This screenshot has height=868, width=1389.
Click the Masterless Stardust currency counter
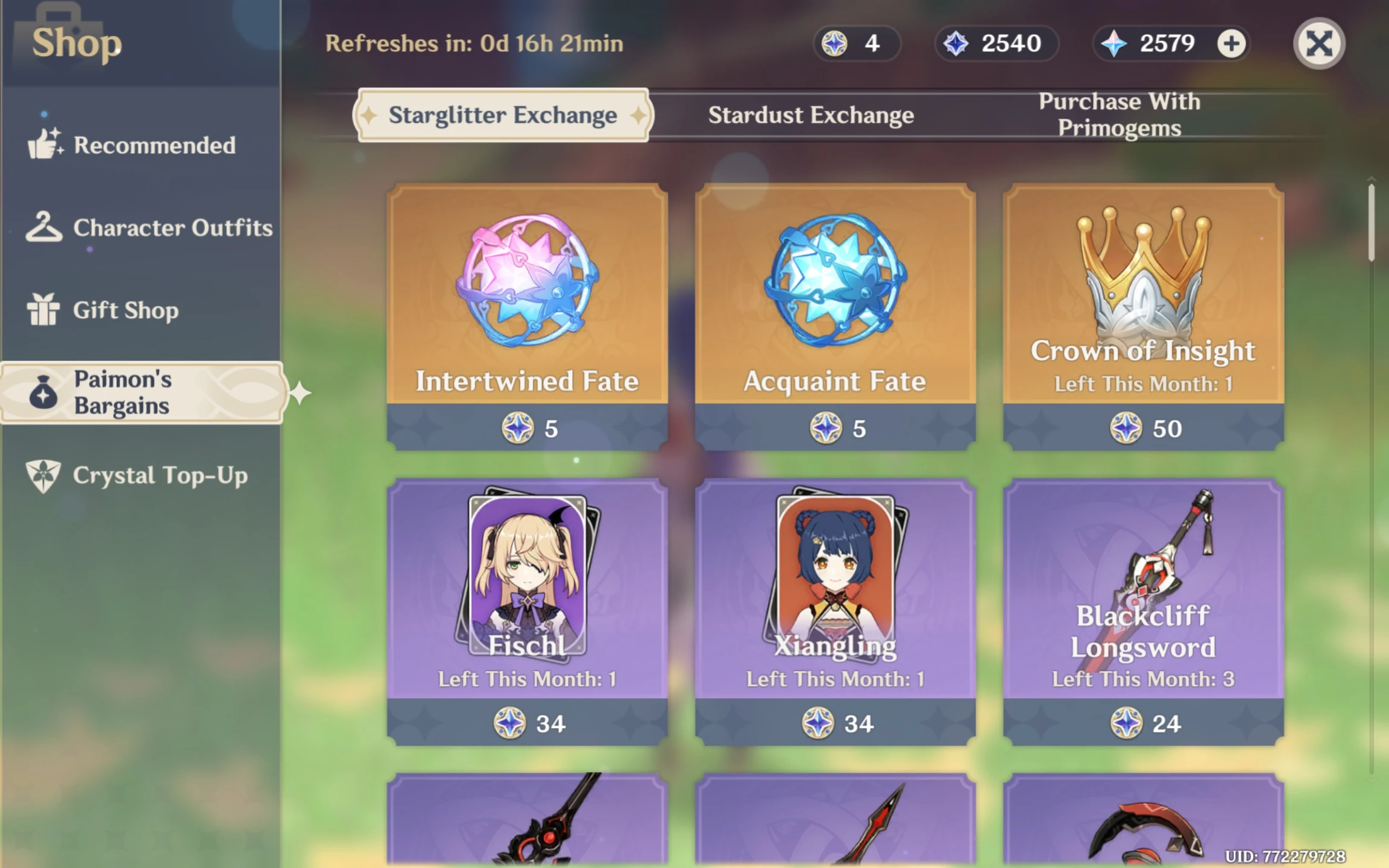pyautogui.click(x=995, y=43)
